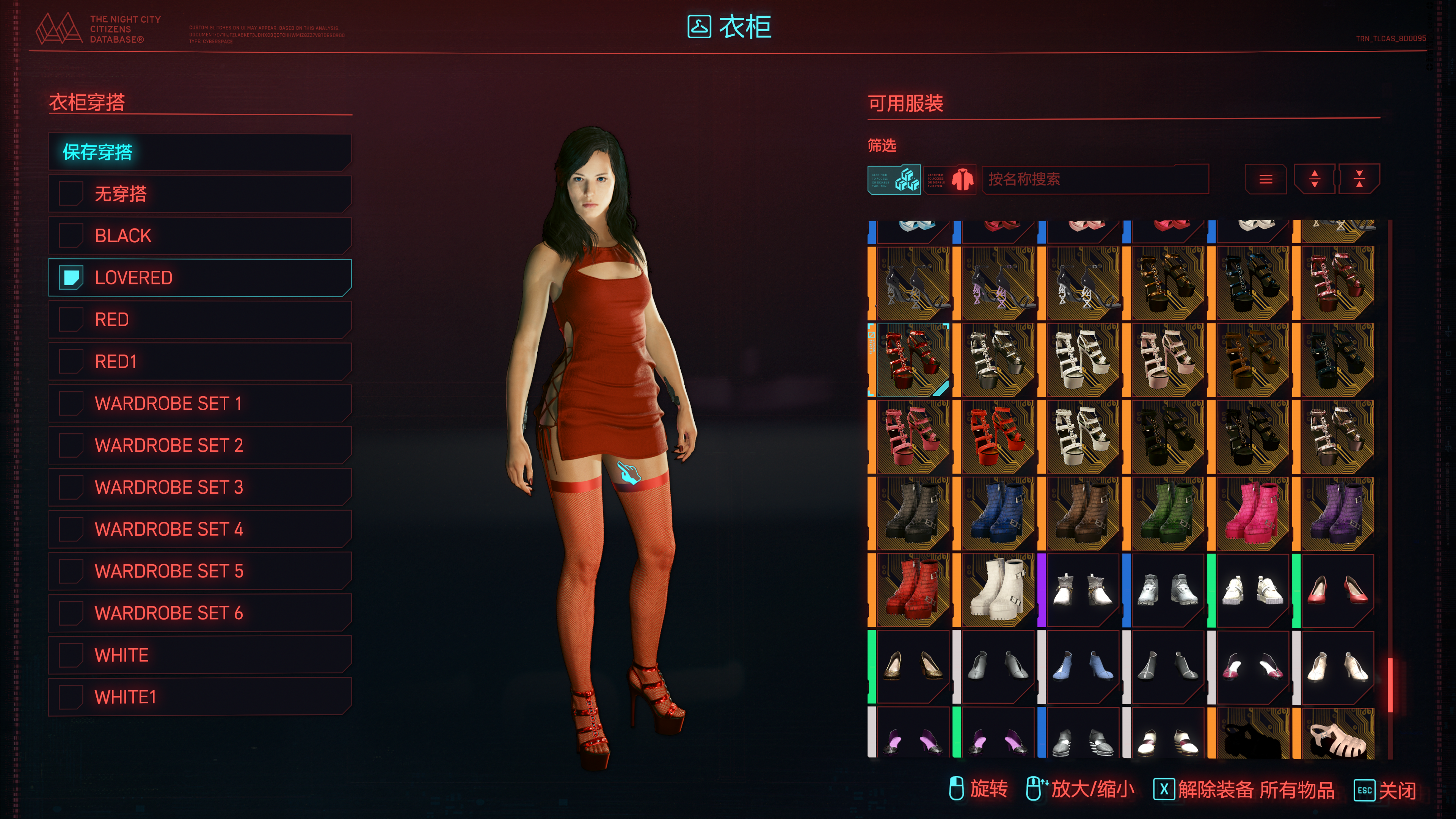
Task: Choose the BLACK outfit preset
Action: coord(199,236)
